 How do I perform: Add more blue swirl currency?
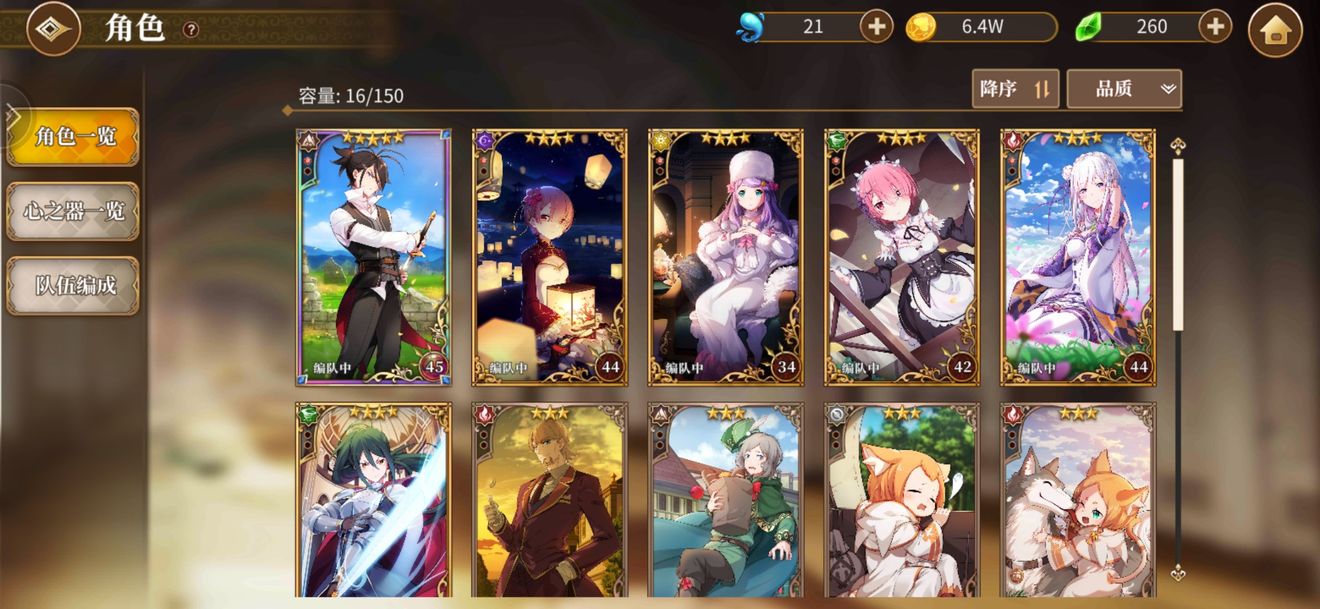[876, 27]
